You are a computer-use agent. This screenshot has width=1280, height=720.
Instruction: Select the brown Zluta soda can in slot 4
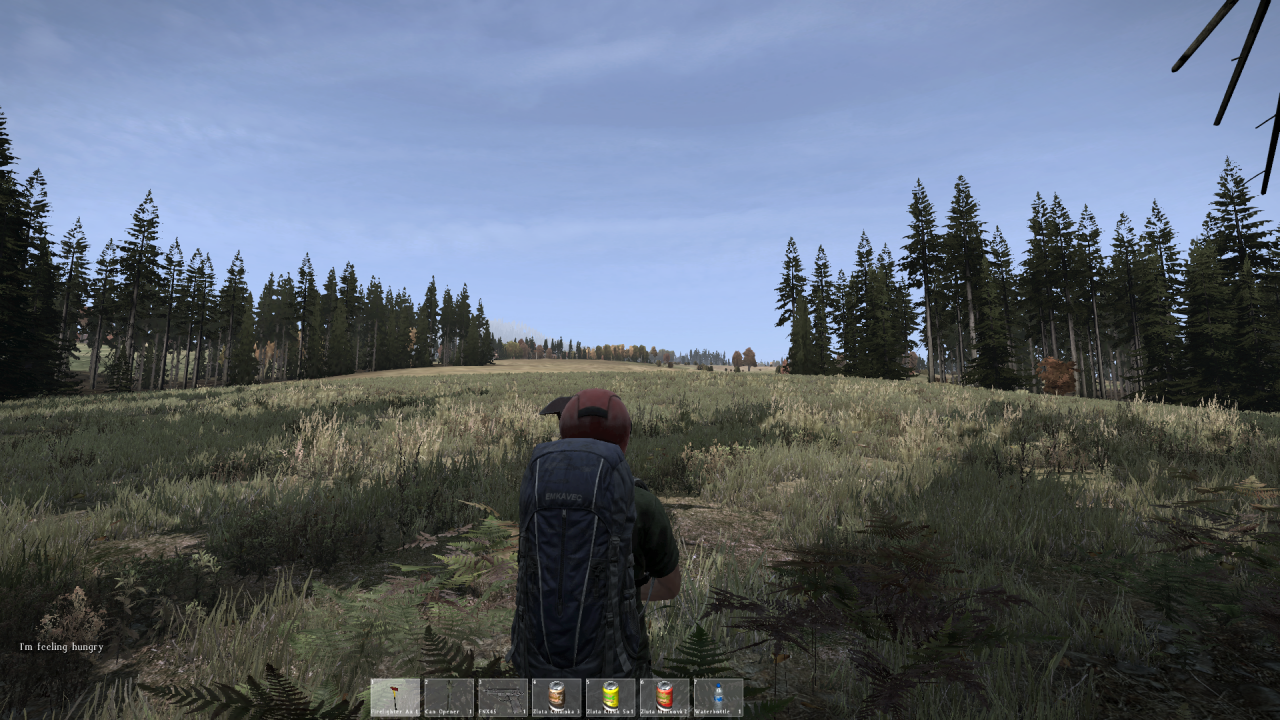click(x=556, y=693)
